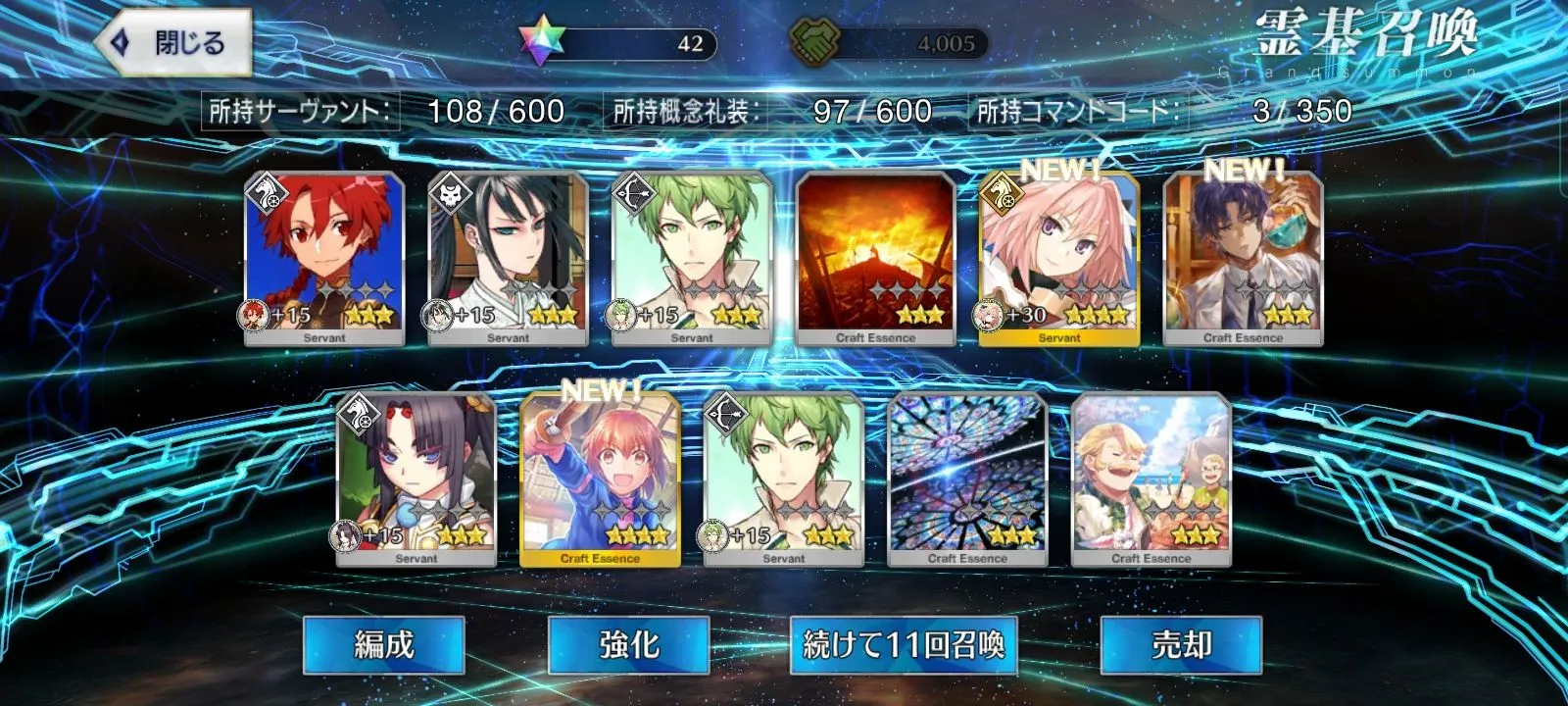1568x706 pixels.
Task: Tap the rainbow Saint Quartz icon
Action: tap(536, 44)
